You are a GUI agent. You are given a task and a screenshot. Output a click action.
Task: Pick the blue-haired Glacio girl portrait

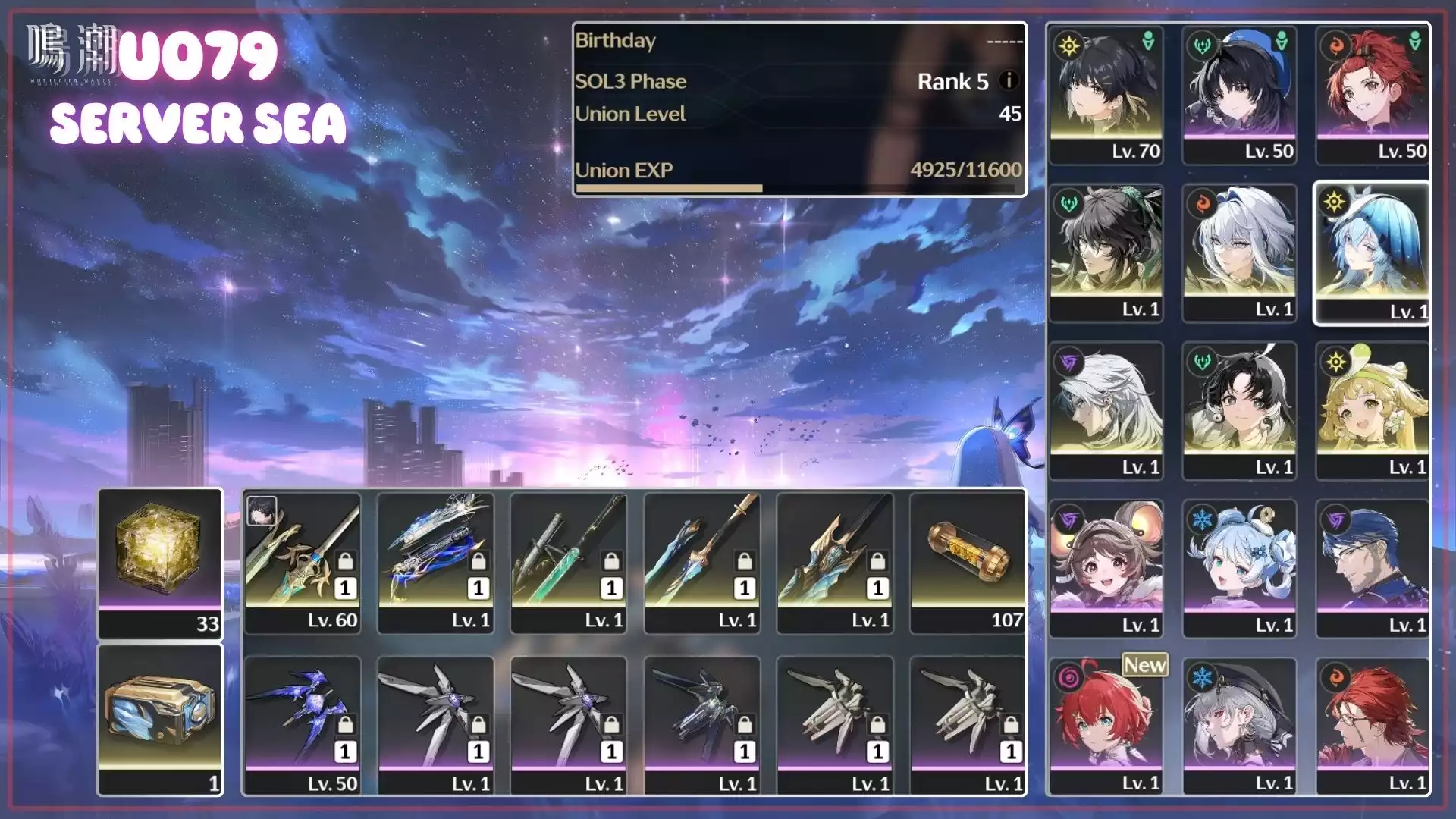pyautogui.click(x=1239, y=567)
